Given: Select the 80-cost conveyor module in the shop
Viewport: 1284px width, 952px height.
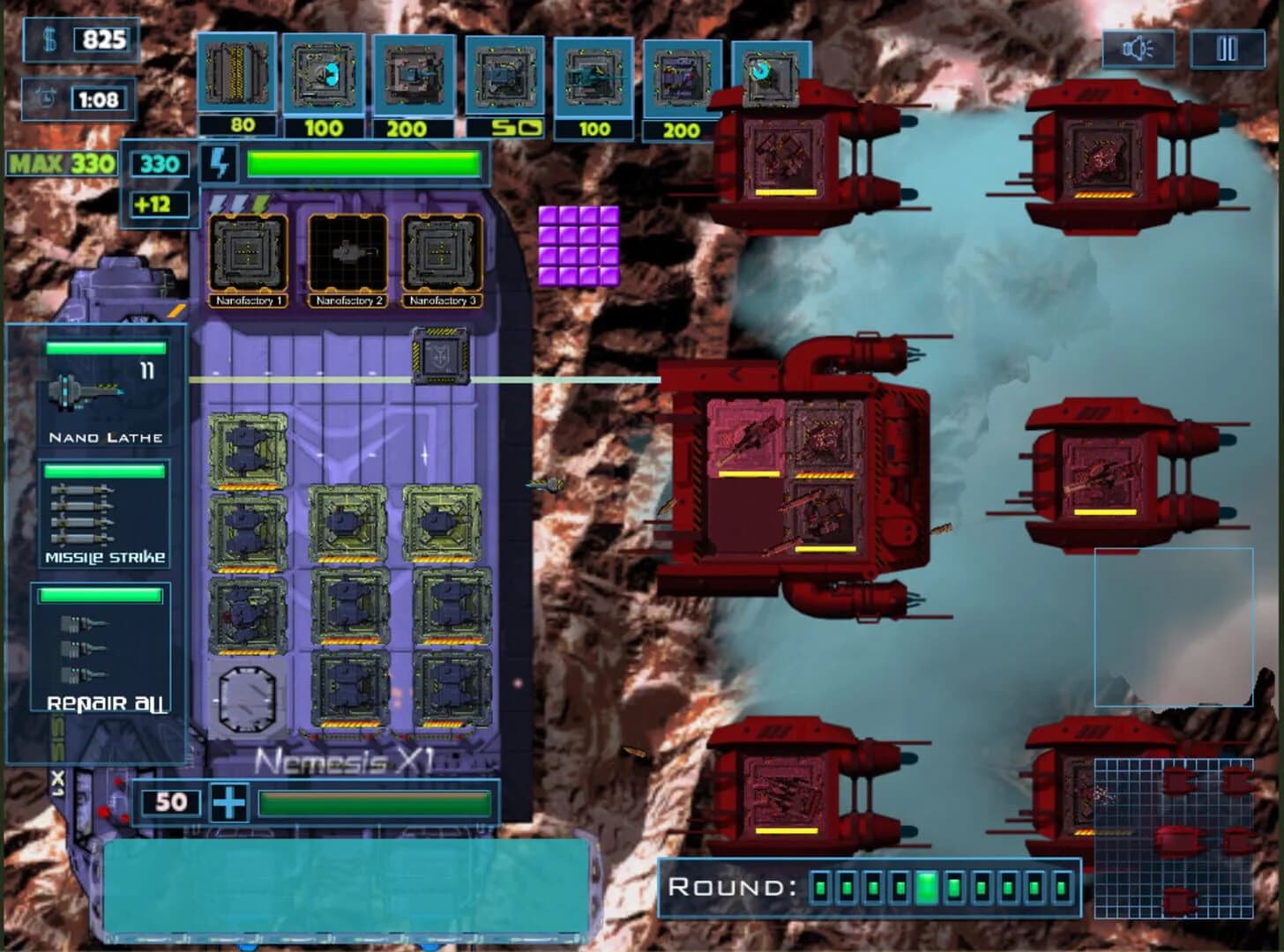Looking at the screenshot, I should (x=236, y=75).
